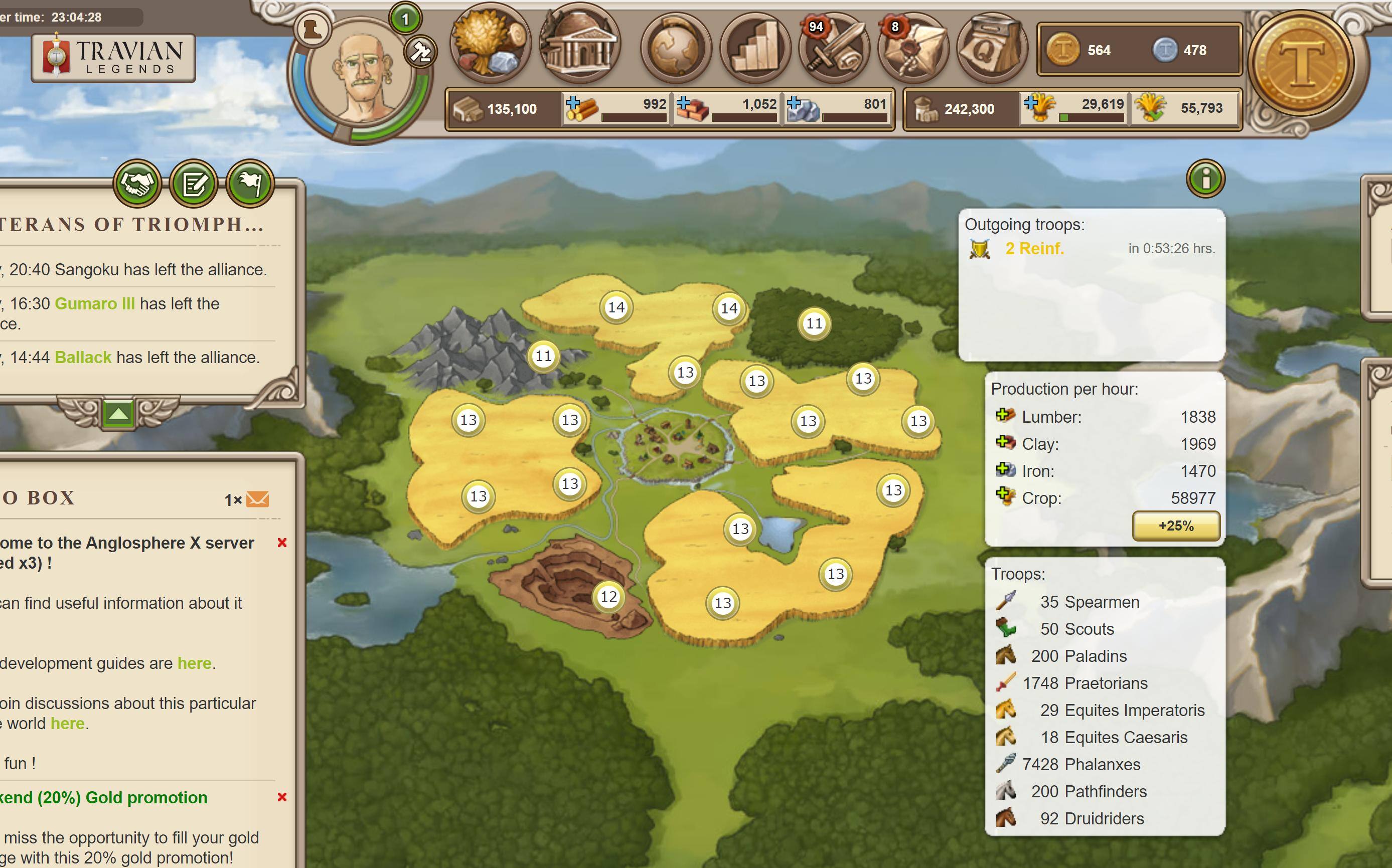Click the 2 Reinf. outgoing troops link
Viewport: 1392px width, 868px height.
coord(1034,249)
